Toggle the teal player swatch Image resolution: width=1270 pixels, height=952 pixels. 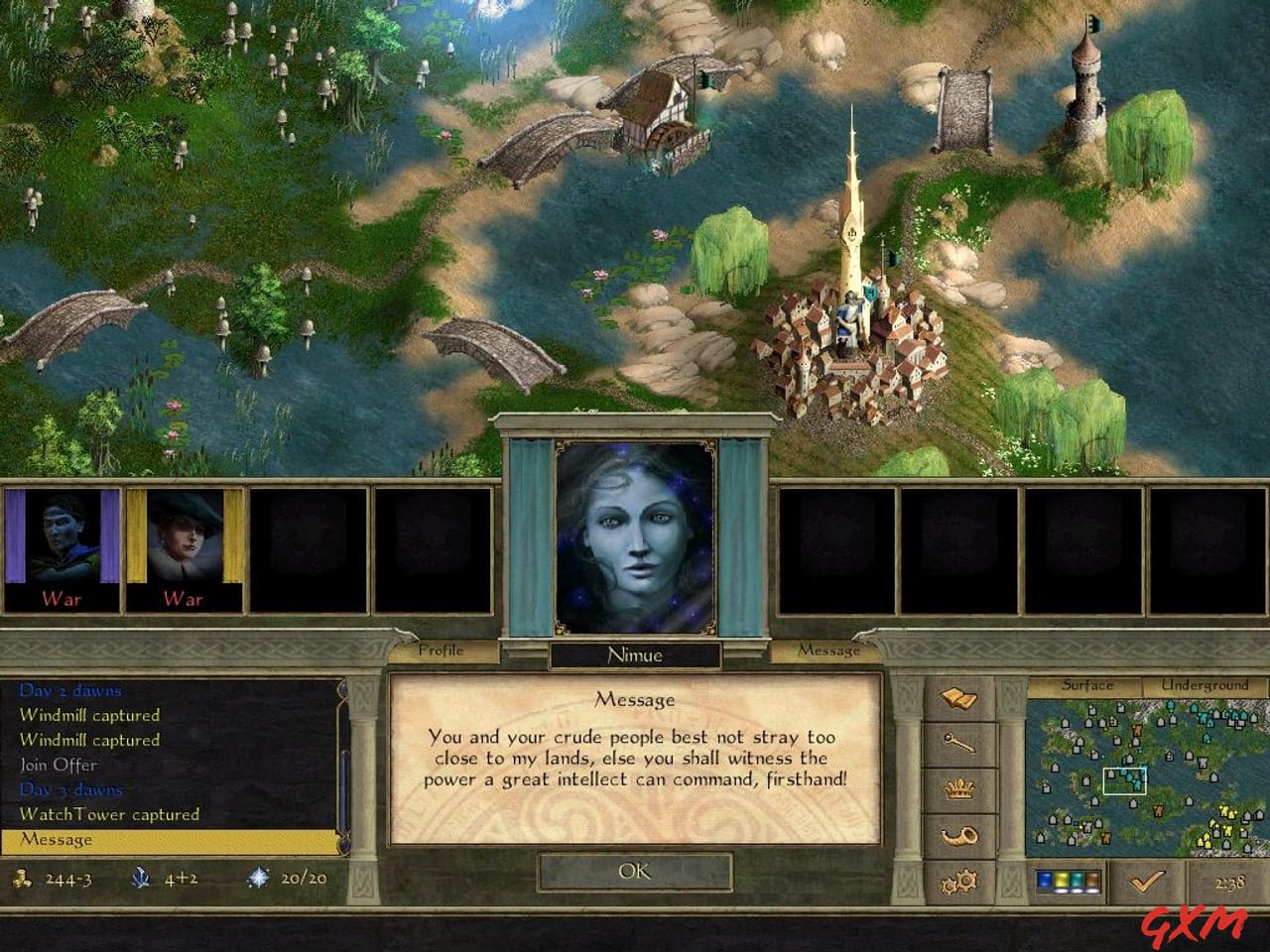click(1078, 880)
